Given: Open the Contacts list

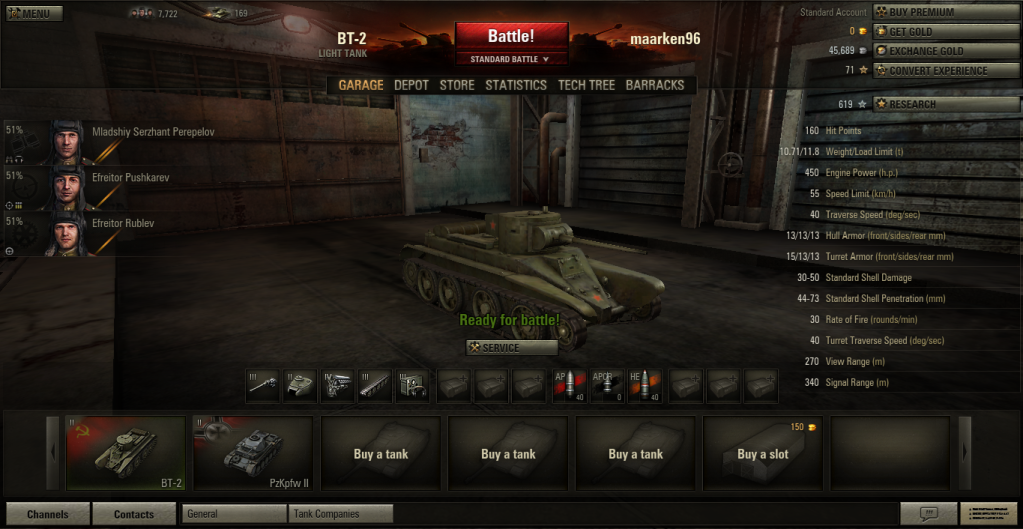Looking at the screenshot, I should [134, 514].
